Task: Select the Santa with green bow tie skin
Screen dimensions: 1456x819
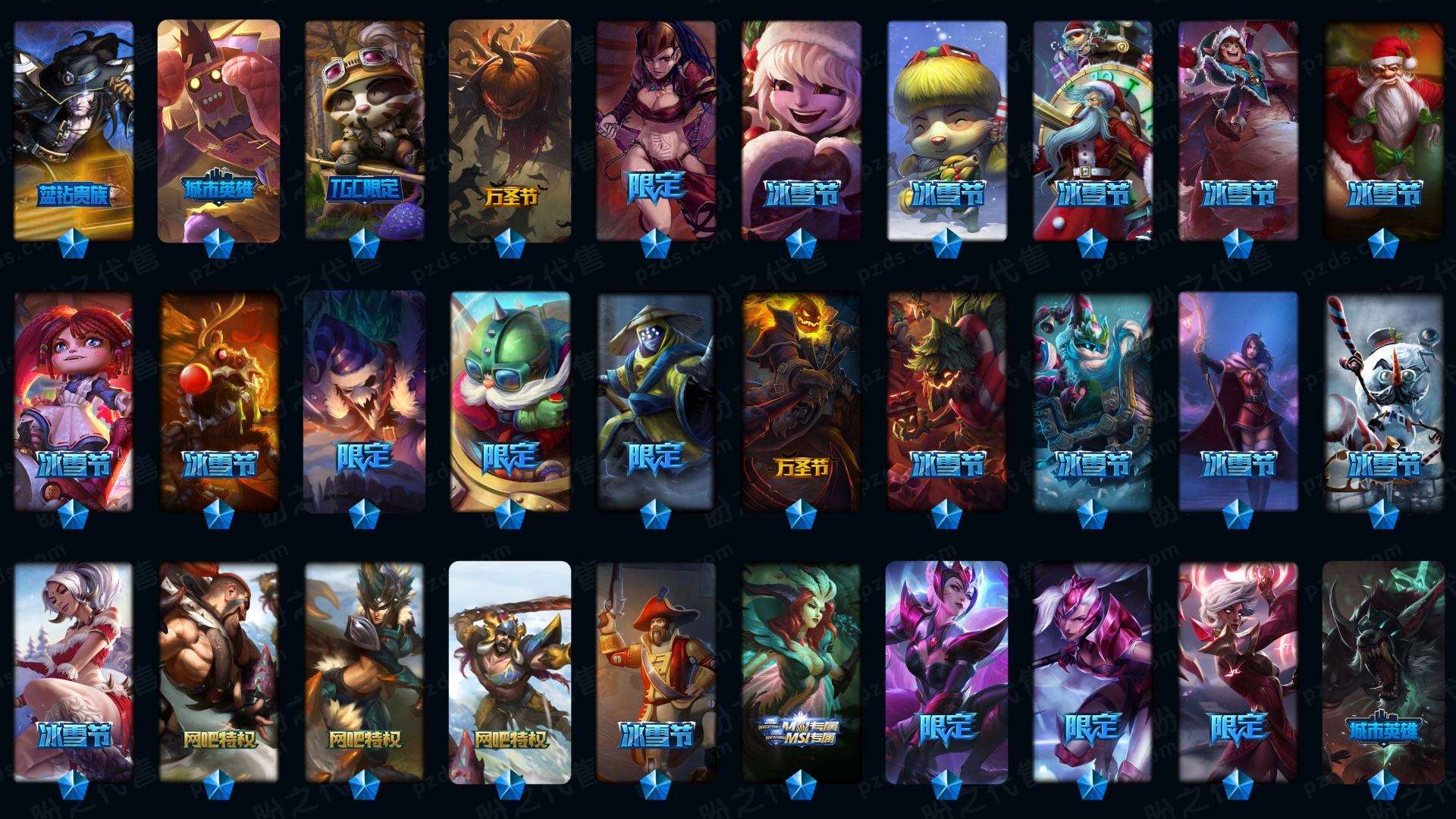Action: click(x=1384, y=130)
